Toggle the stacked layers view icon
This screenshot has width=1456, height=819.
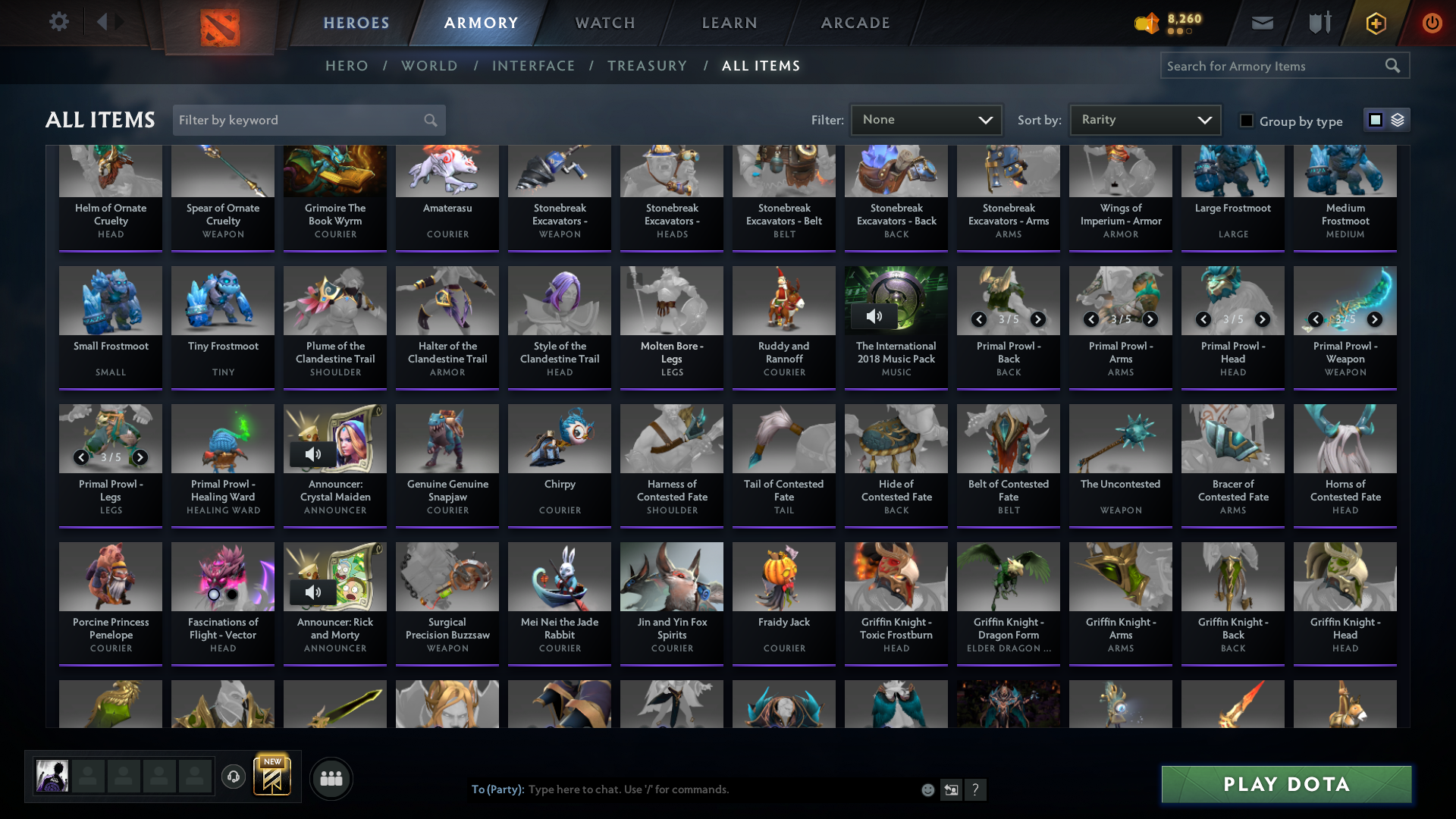(1396, 119)
